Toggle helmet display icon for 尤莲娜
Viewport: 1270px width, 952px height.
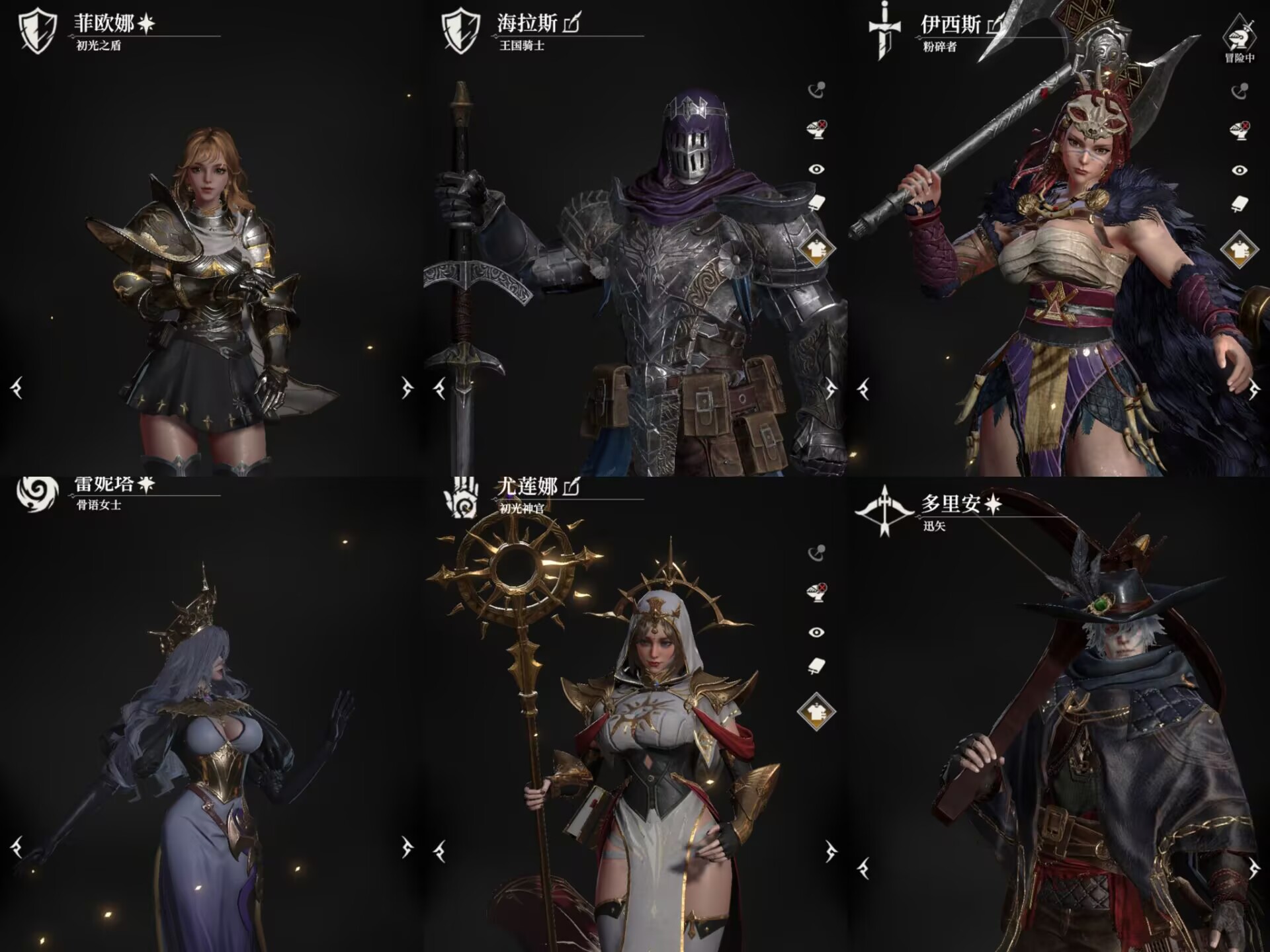[817, 592]
